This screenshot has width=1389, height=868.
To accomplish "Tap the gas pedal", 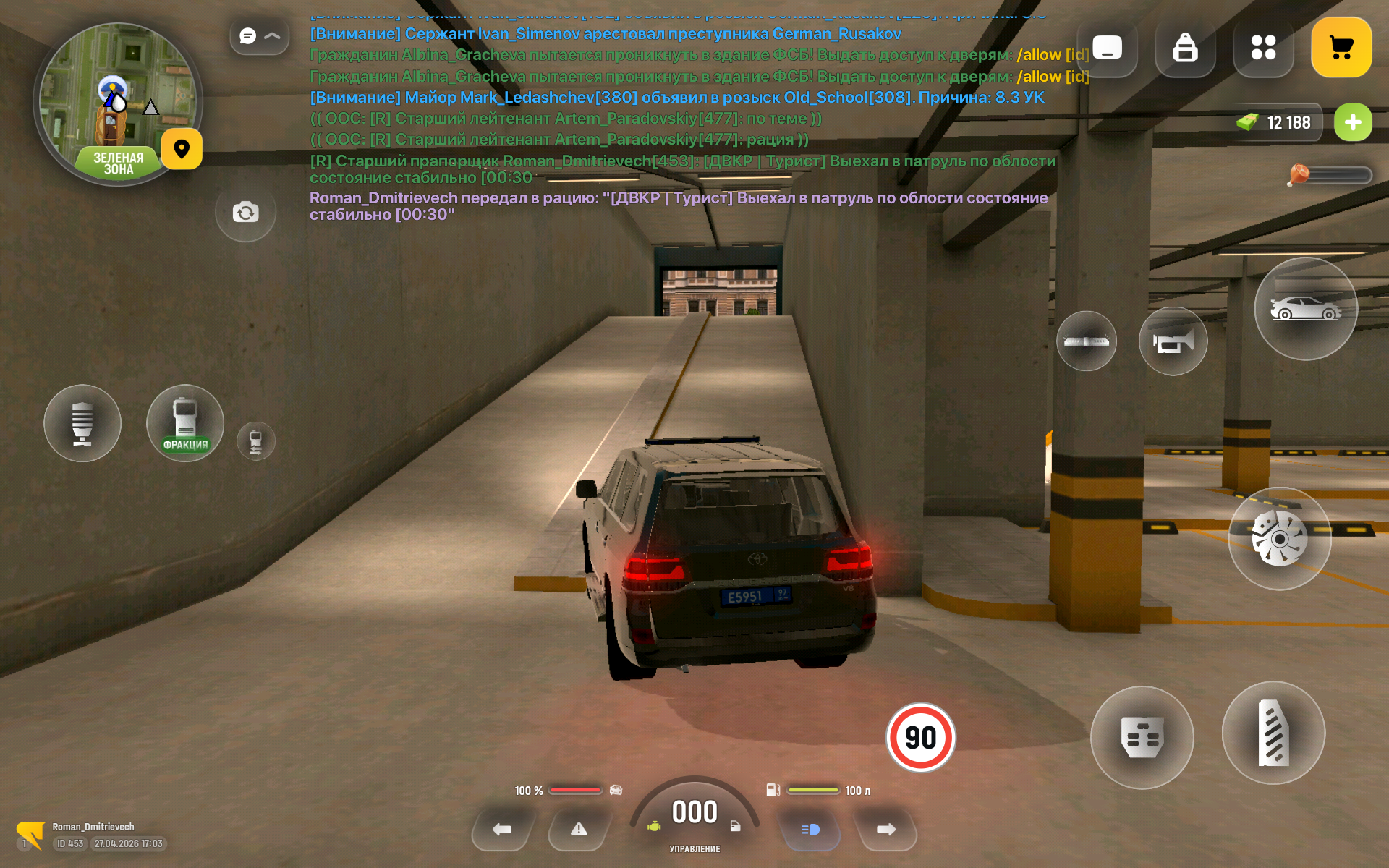I will tap(1273, 733).
